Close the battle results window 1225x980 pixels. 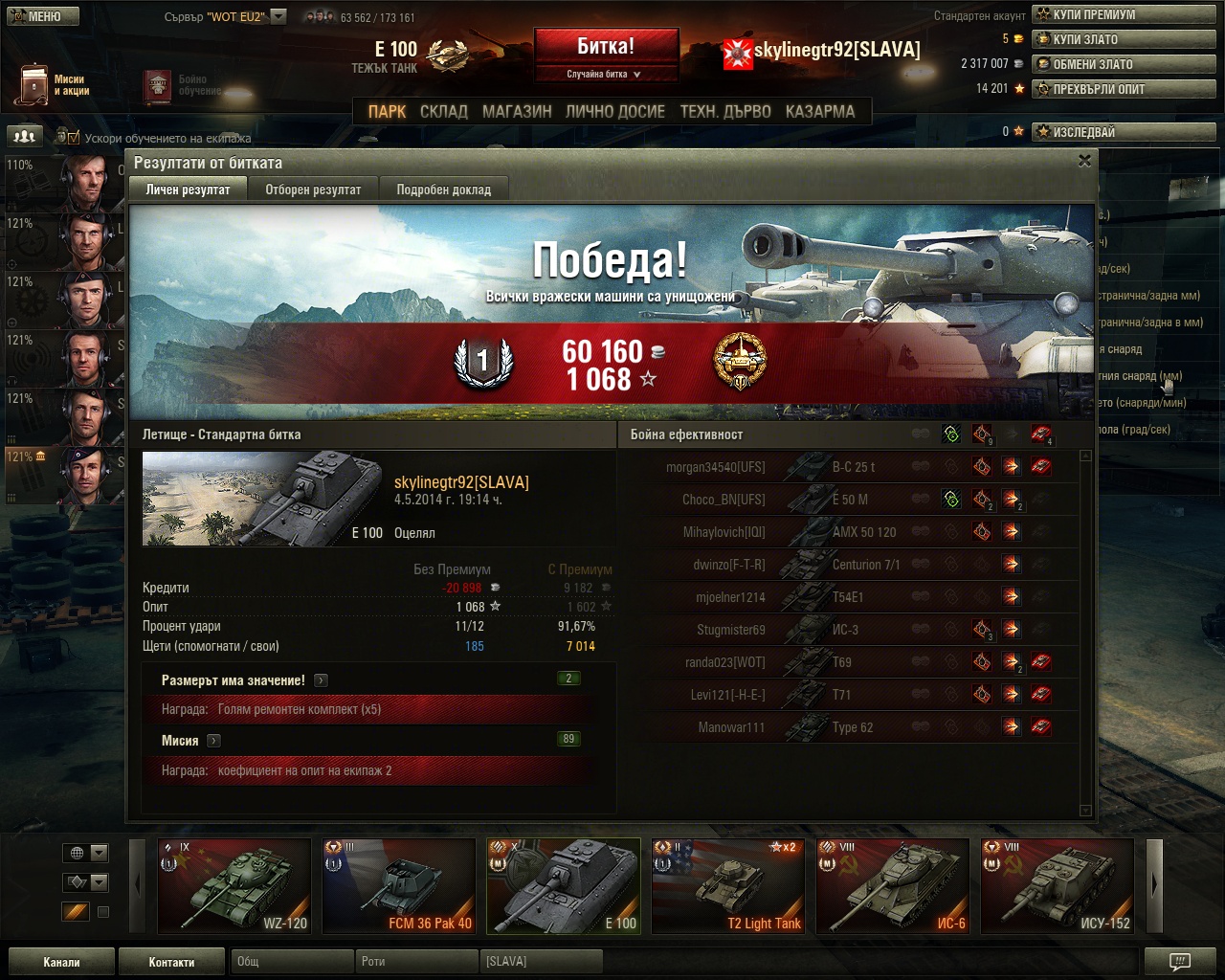click(x=1084, y=161)
